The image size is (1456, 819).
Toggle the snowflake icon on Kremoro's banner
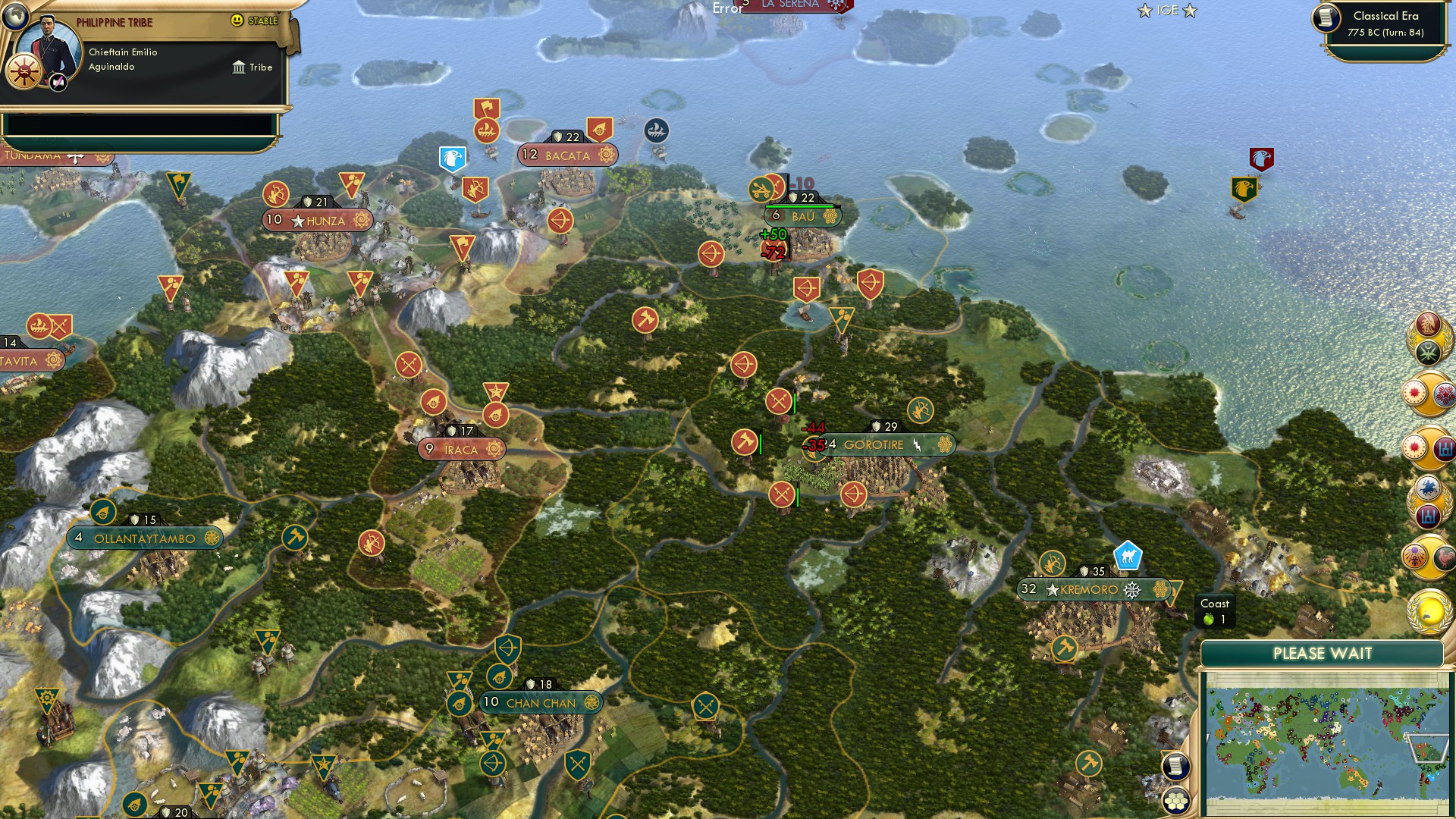[1132, 589]
